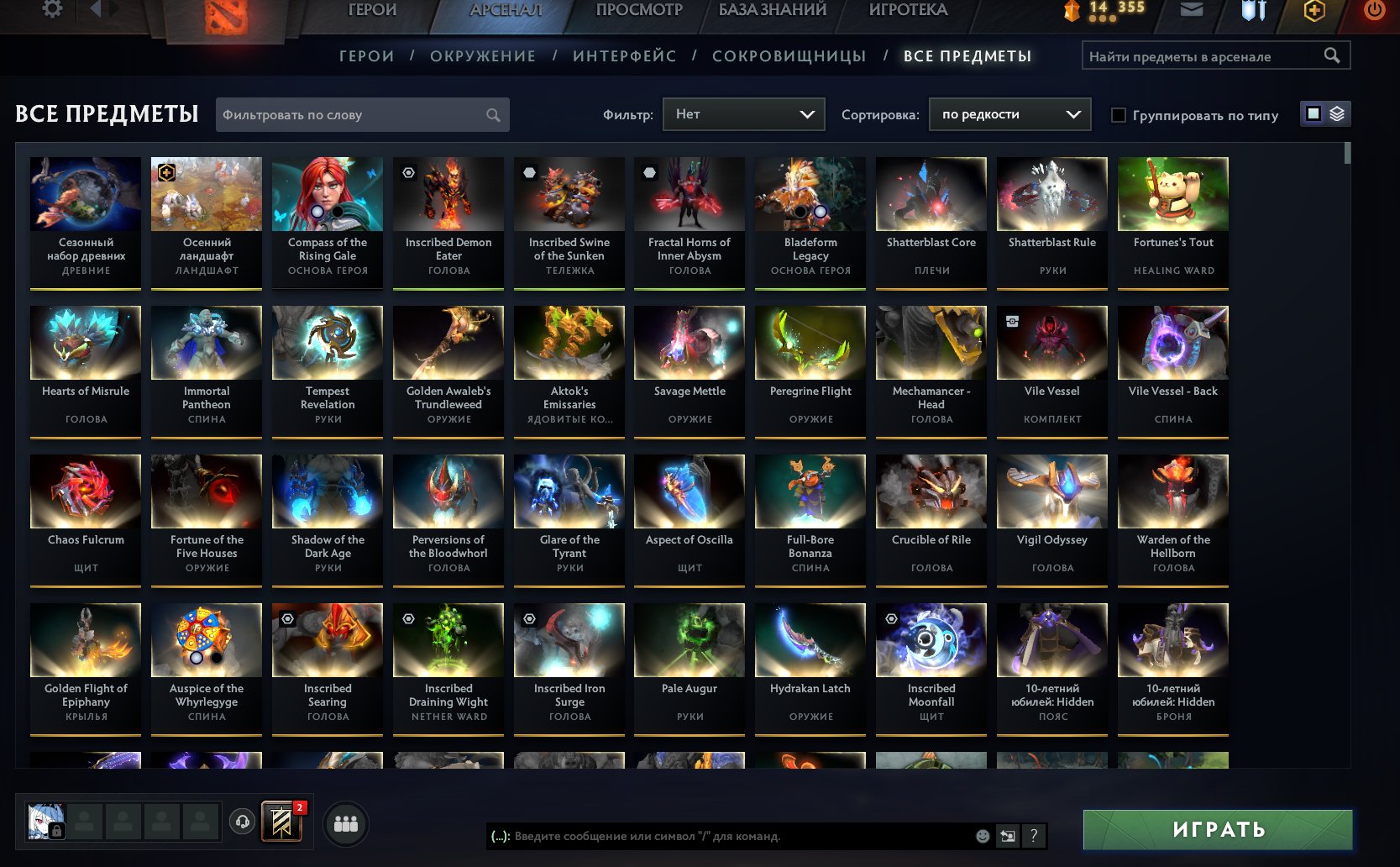This screenshot has width=1400, height=867.
Task: Open the search magnifier in arsenal search
Action: click(1333, 55)
